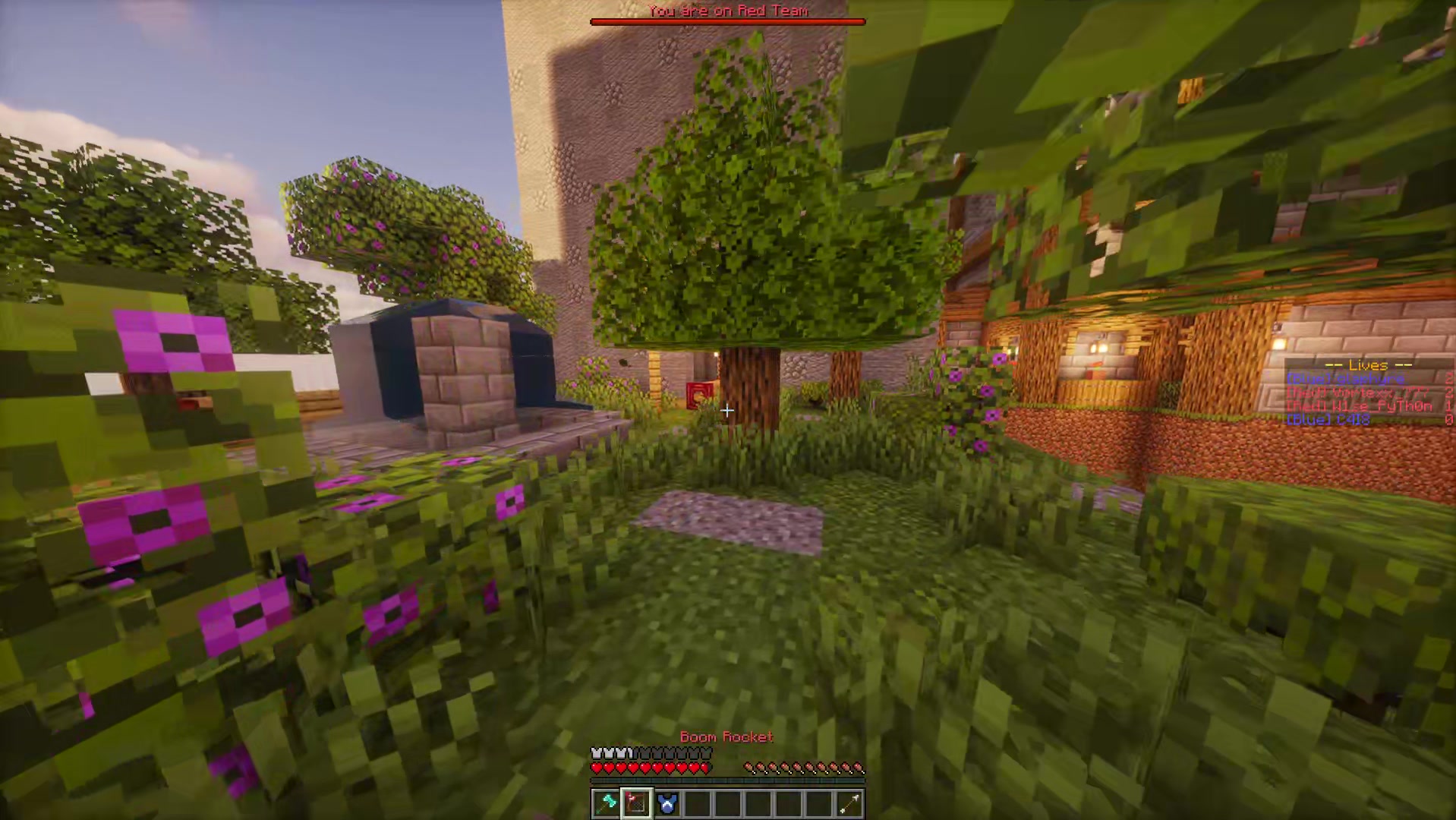Click the arrow item in the last hotbar slot
The width and height of the screenshot is (1456, 820).
tap(849, 803)
